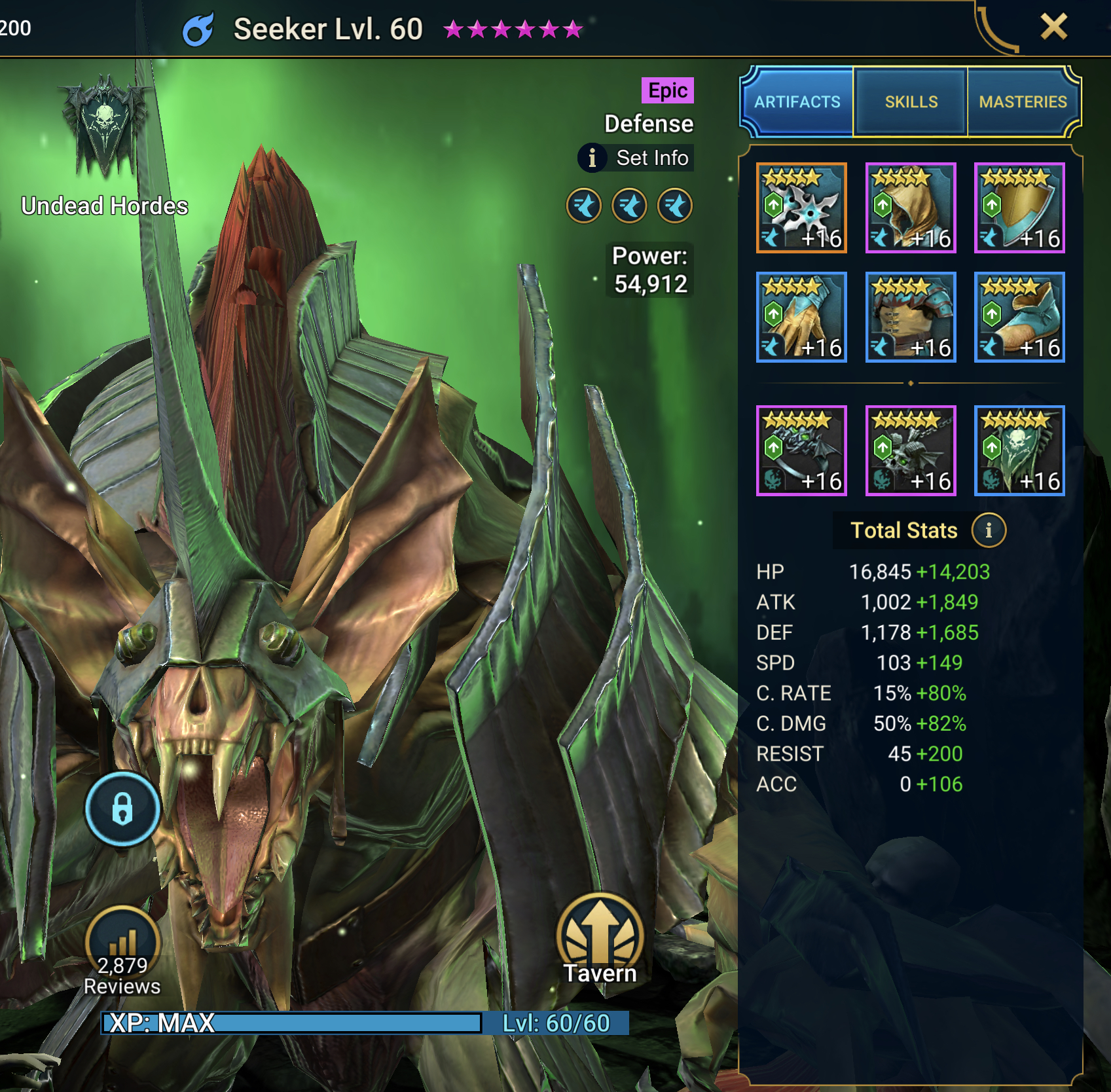
Task: Open the equipped ring accessory
Action: (800, 452)
